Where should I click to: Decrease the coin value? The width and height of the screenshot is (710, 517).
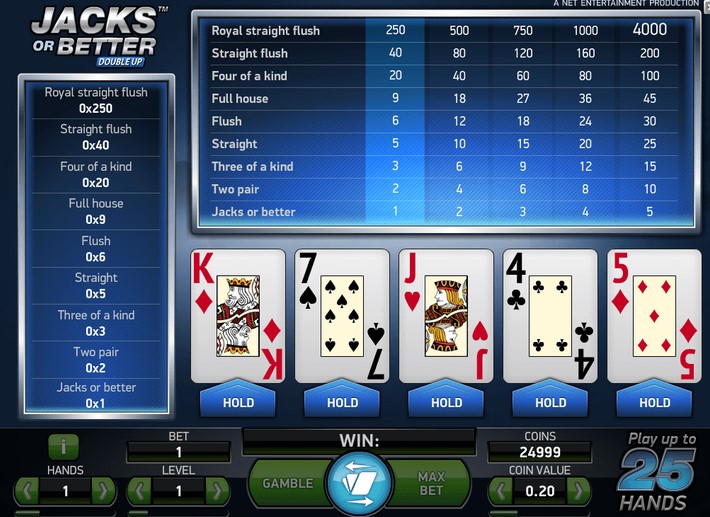point(500,492)
